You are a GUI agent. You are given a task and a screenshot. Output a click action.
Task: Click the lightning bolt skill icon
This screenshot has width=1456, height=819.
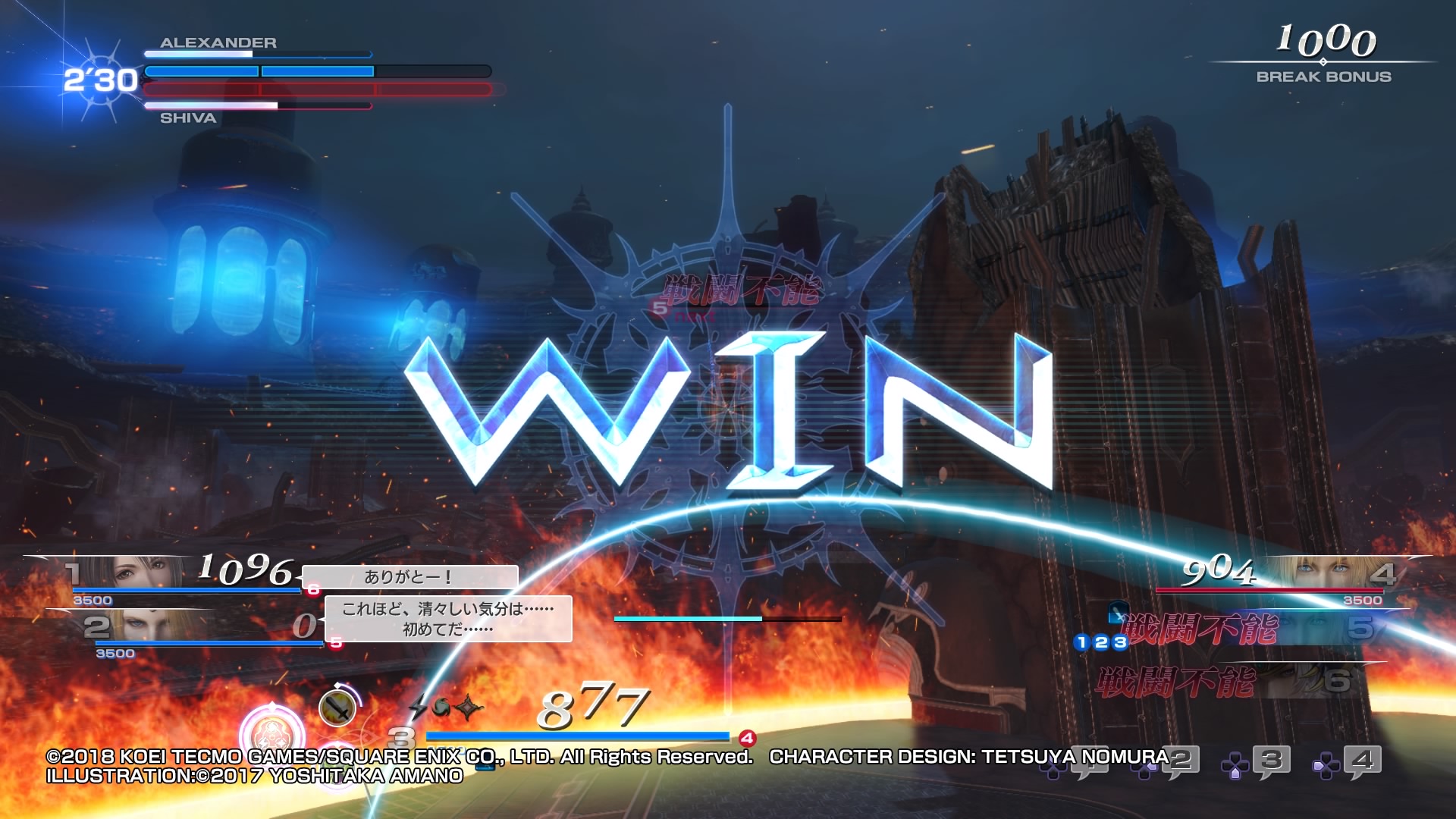coord(419,707)
